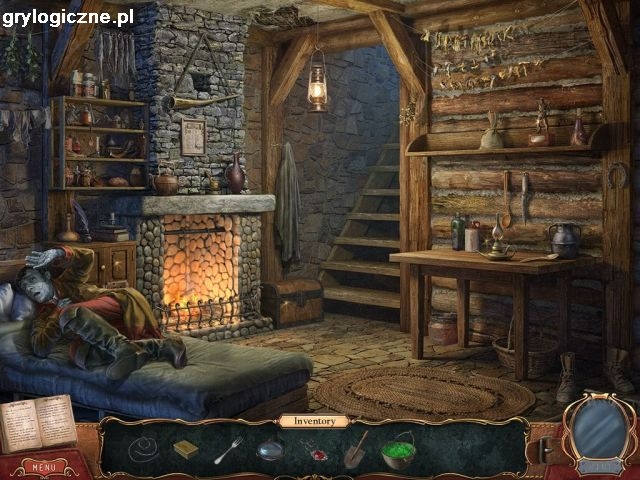Screen dimensions: 640x480
Task: Select the yellow sponge block item
Action: [x=185, y=449]
